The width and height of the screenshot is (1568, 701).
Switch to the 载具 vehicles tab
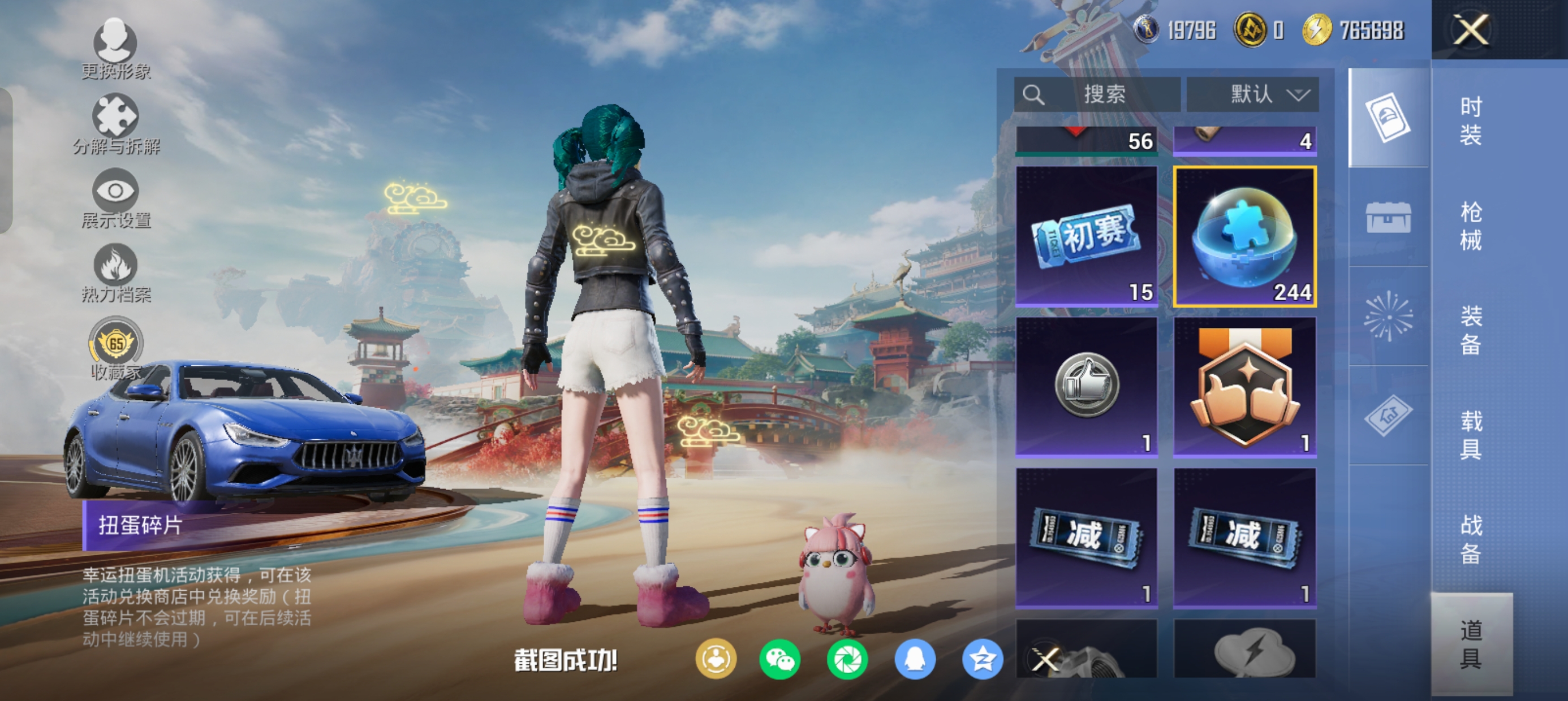(1471, 435)
